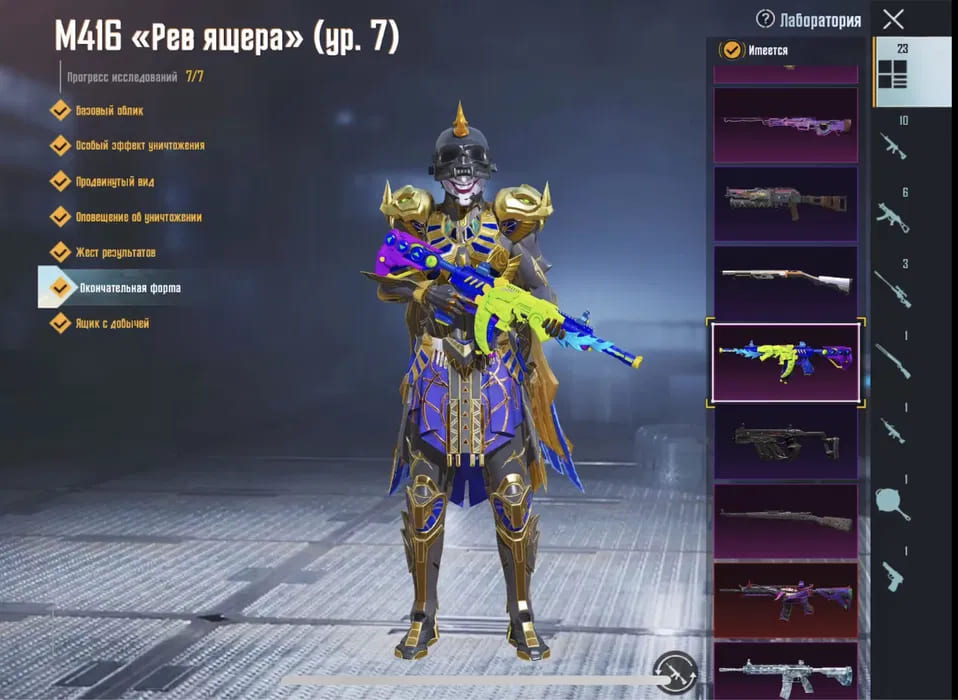The image size is (958, 700).
Task: Open the Лаборатория help question mark
Action: 765,19
